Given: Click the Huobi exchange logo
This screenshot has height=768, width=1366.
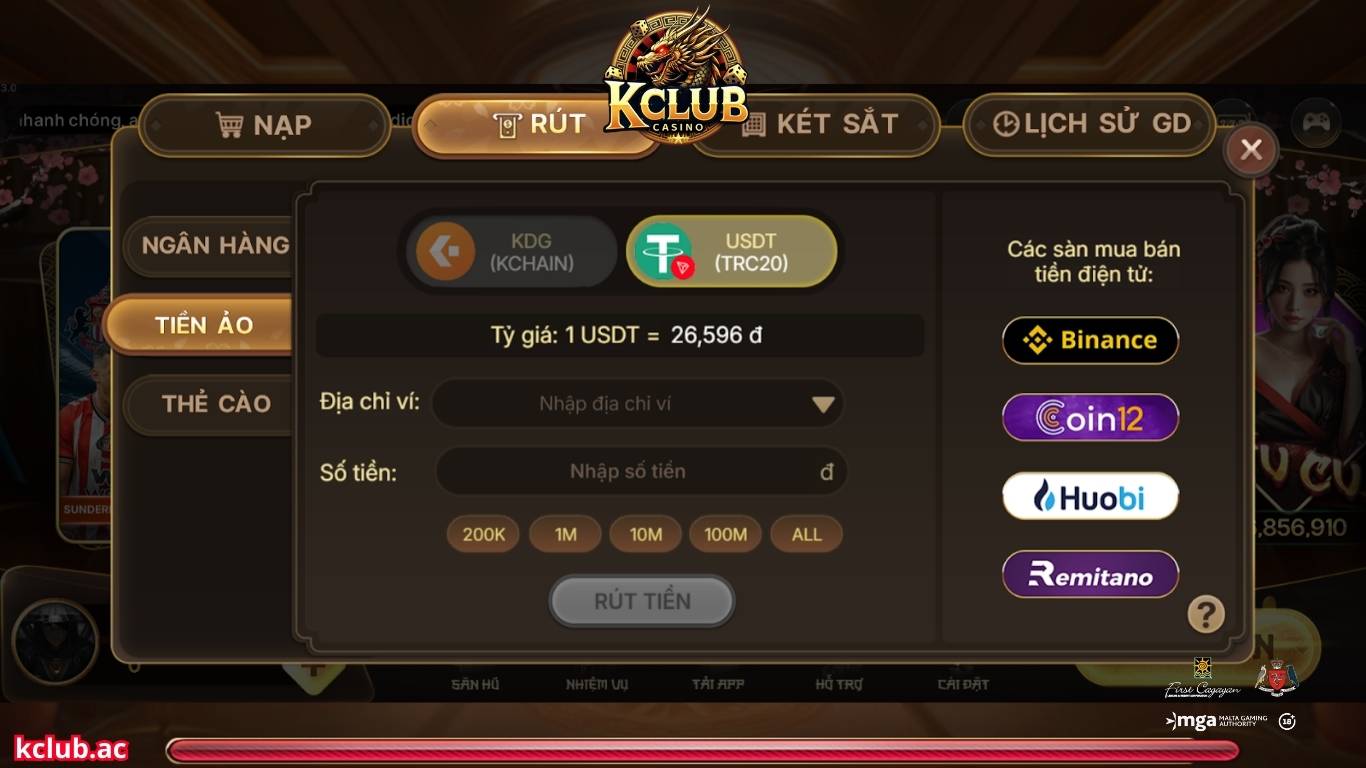Looking at the screenshot, I should [1089, 495].
